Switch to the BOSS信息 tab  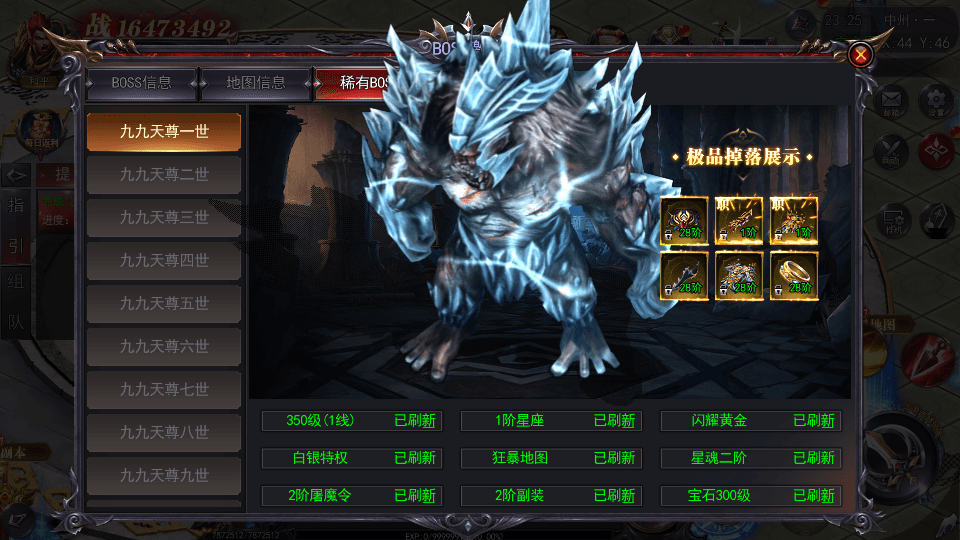pyautogui.click(x=141, y=83)
